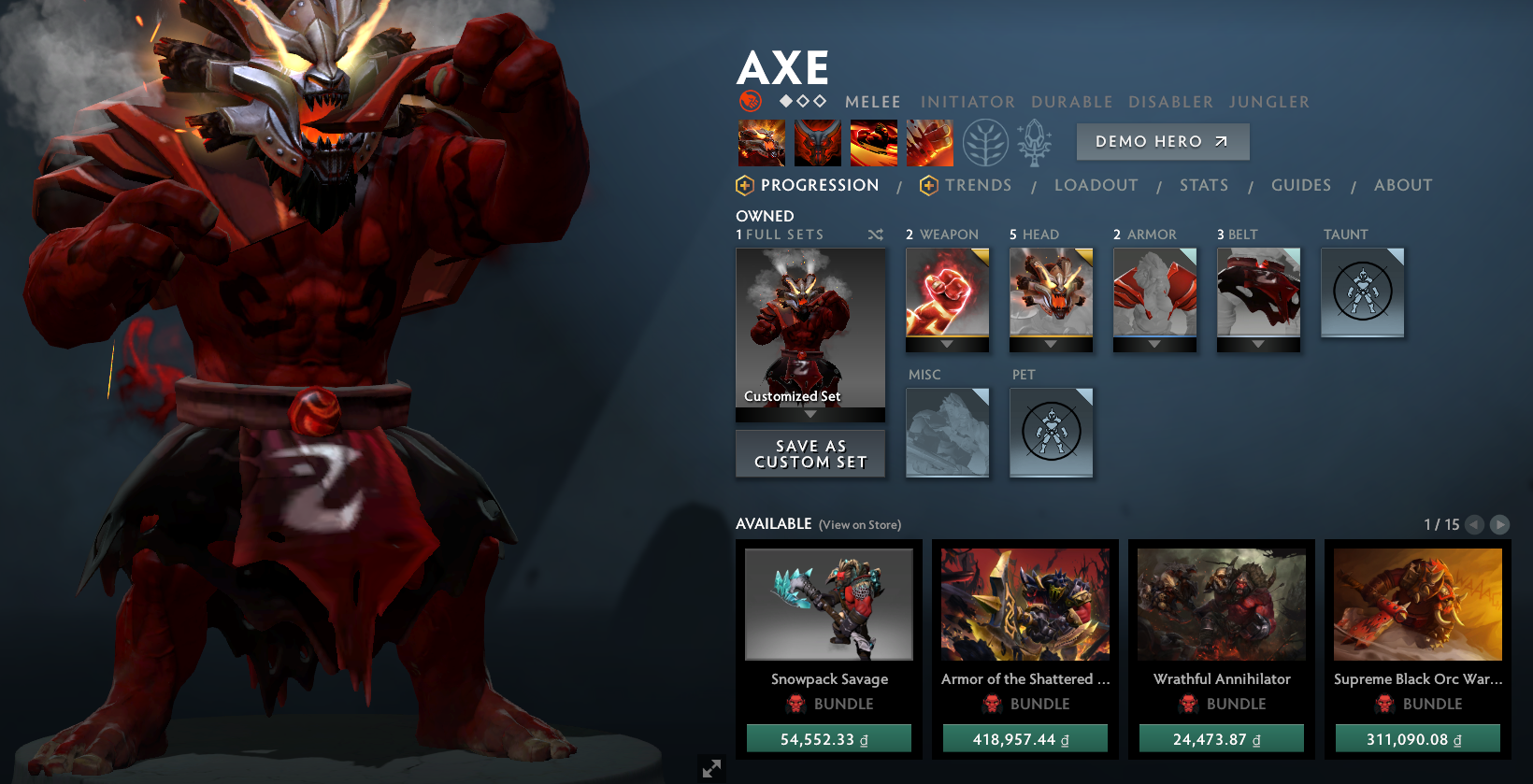
Task: Open View on Store link
Action: point(858,524)
